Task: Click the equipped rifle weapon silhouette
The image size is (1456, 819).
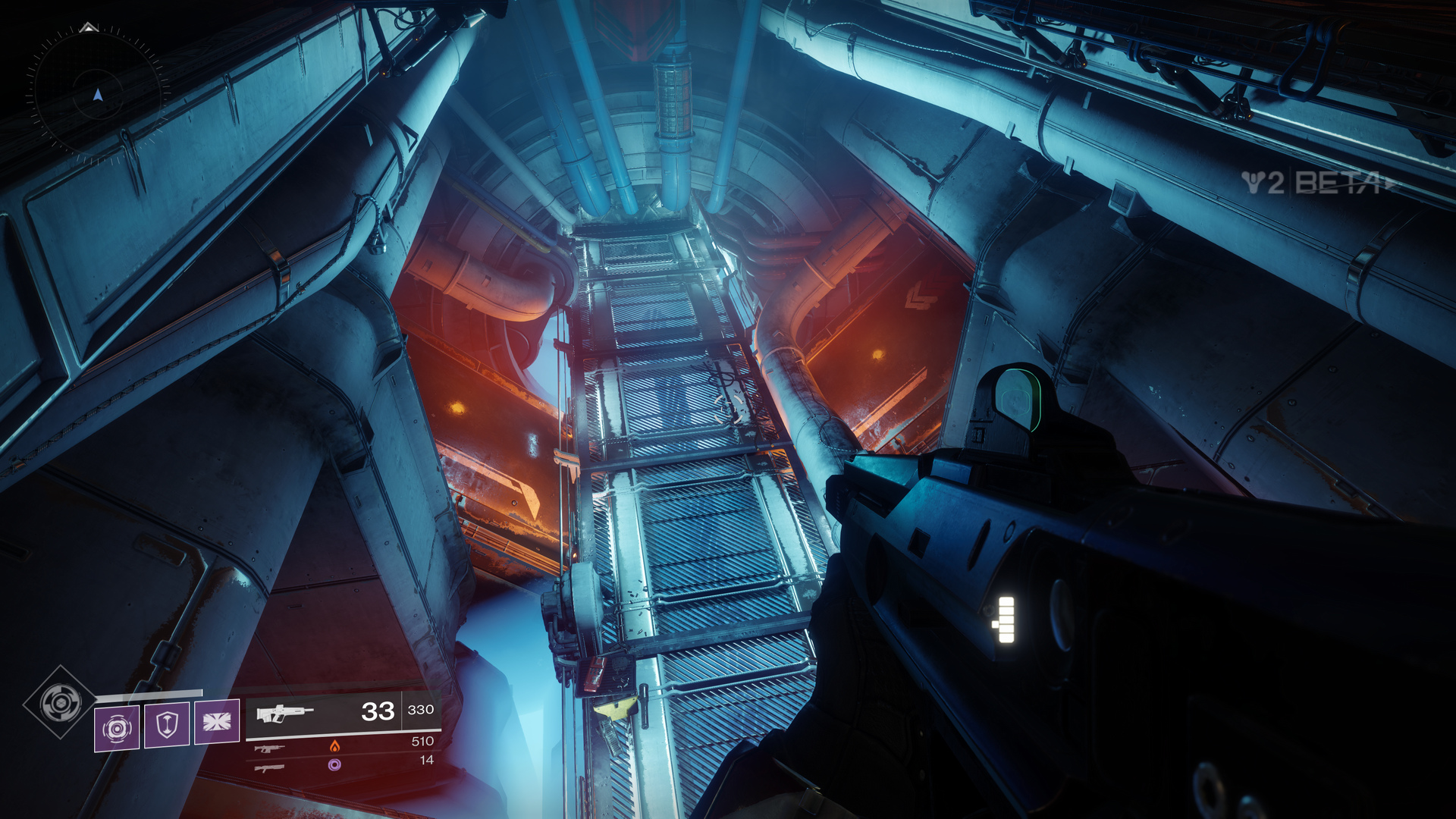Action: (287, 713)
